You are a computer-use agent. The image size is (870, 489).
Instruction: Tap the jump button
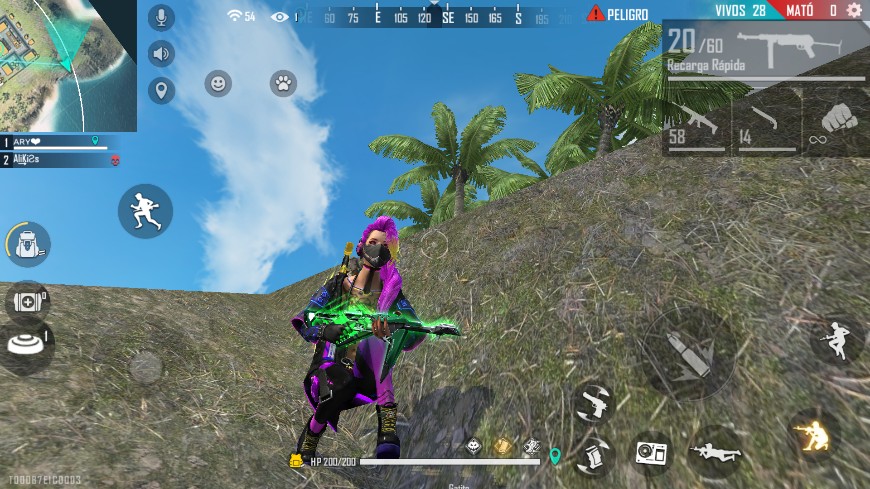(835, 341)
